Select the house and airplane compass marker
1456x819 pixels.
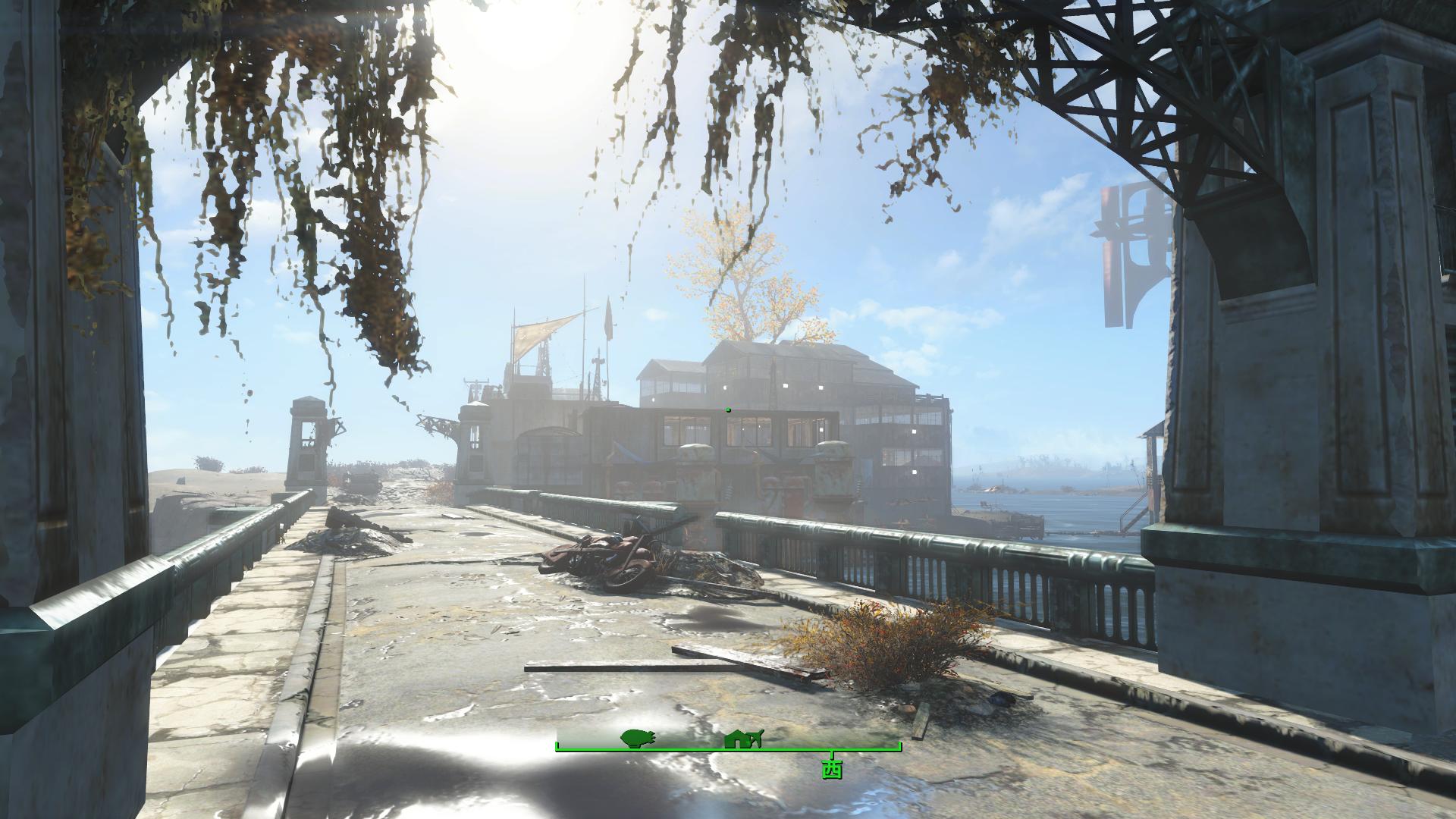[743, 738]
